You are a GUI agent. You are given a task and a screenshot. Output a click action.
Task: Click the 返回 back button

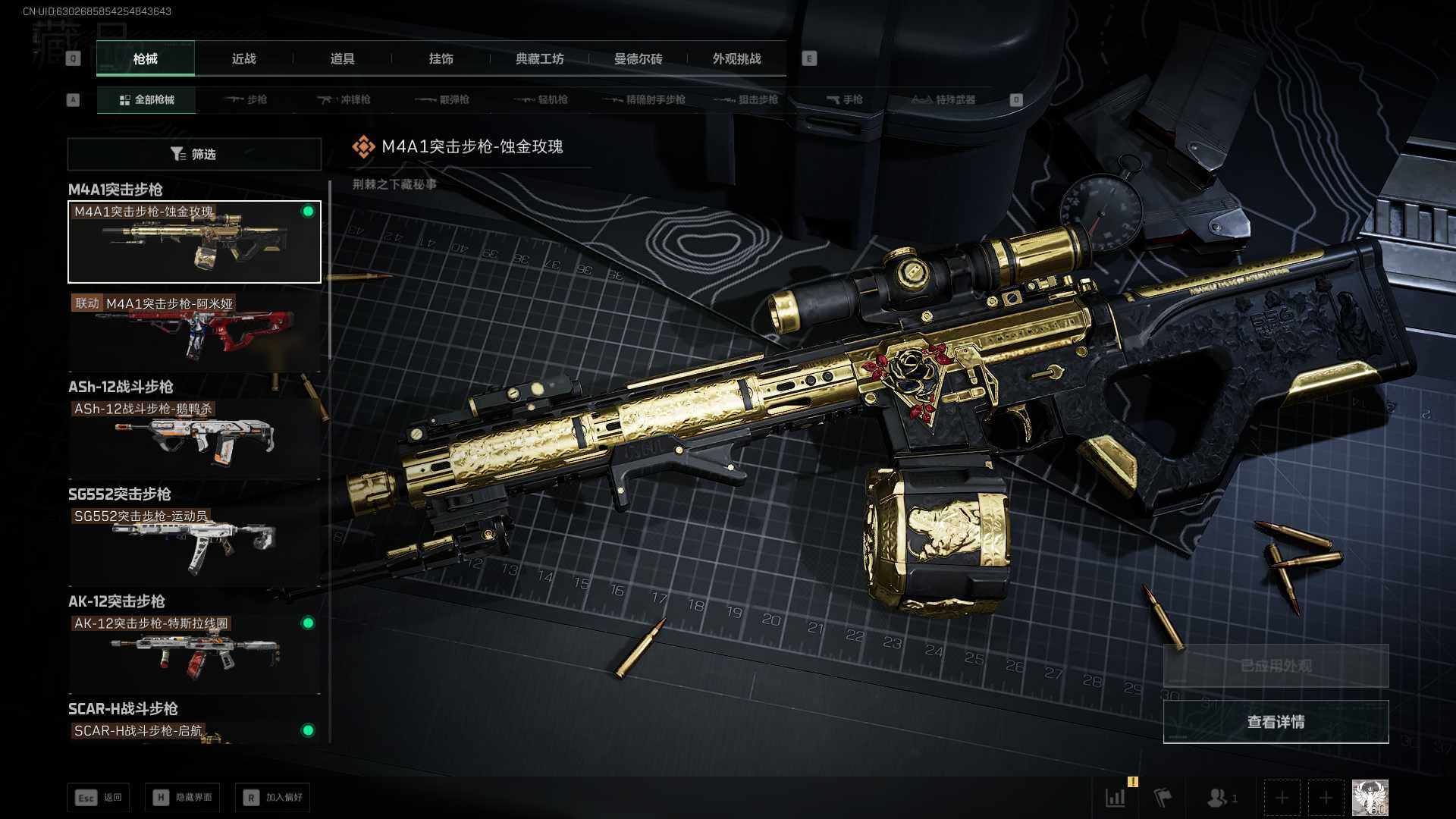coord(99,798)
